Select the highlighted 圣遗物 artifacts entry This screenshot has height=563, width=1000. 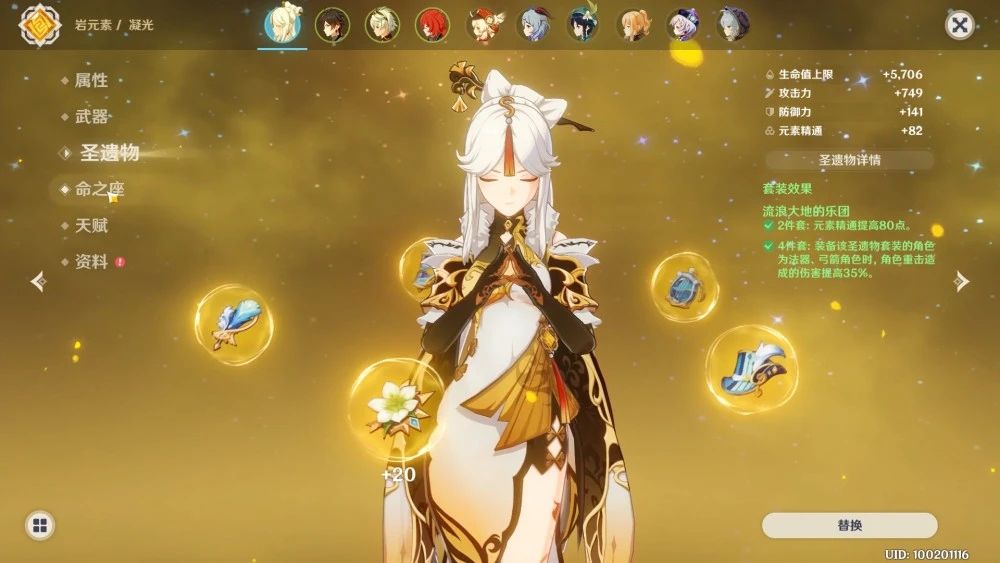(109, 153)
